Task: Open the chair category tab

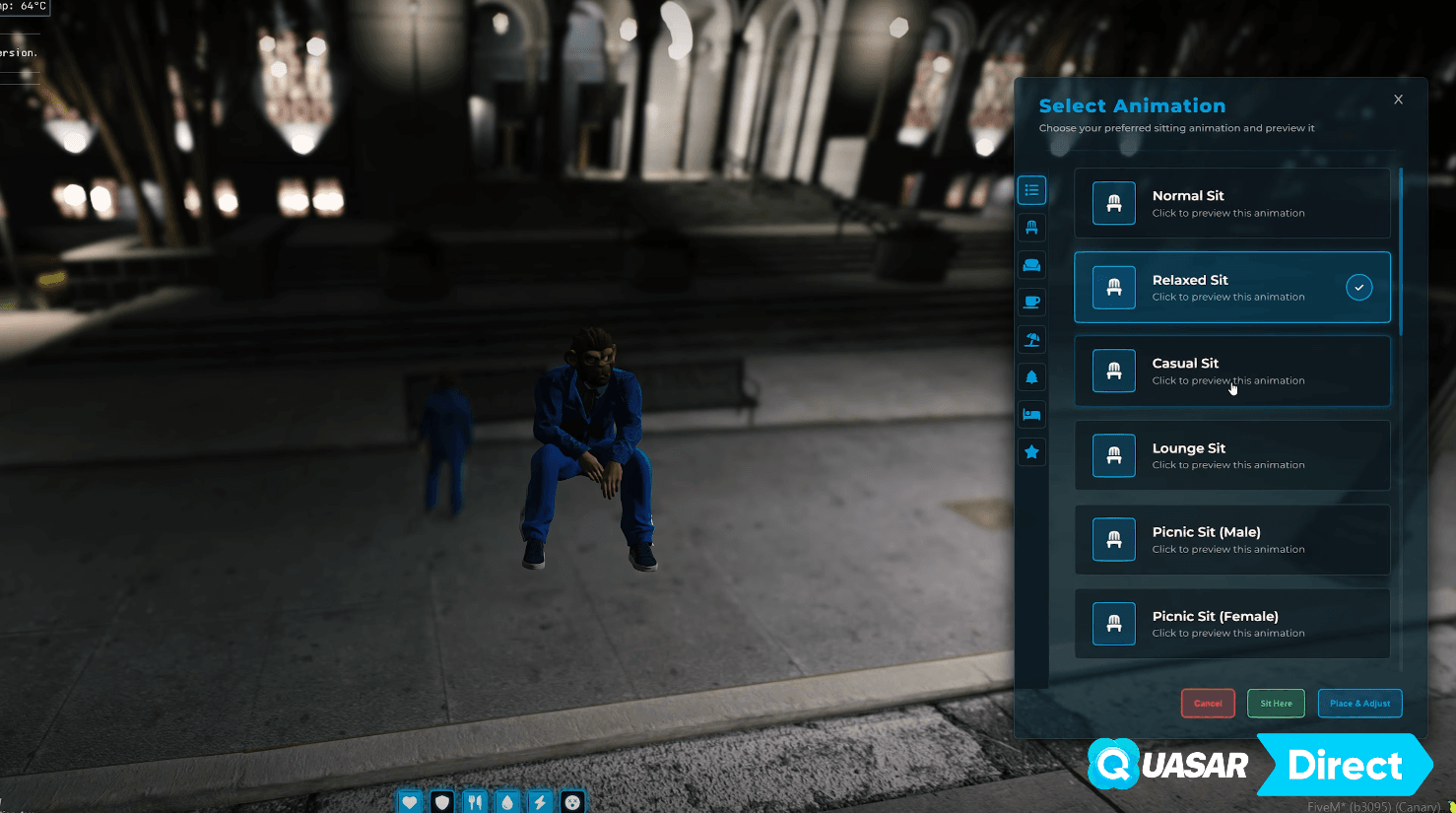Action: point(1031,228)
